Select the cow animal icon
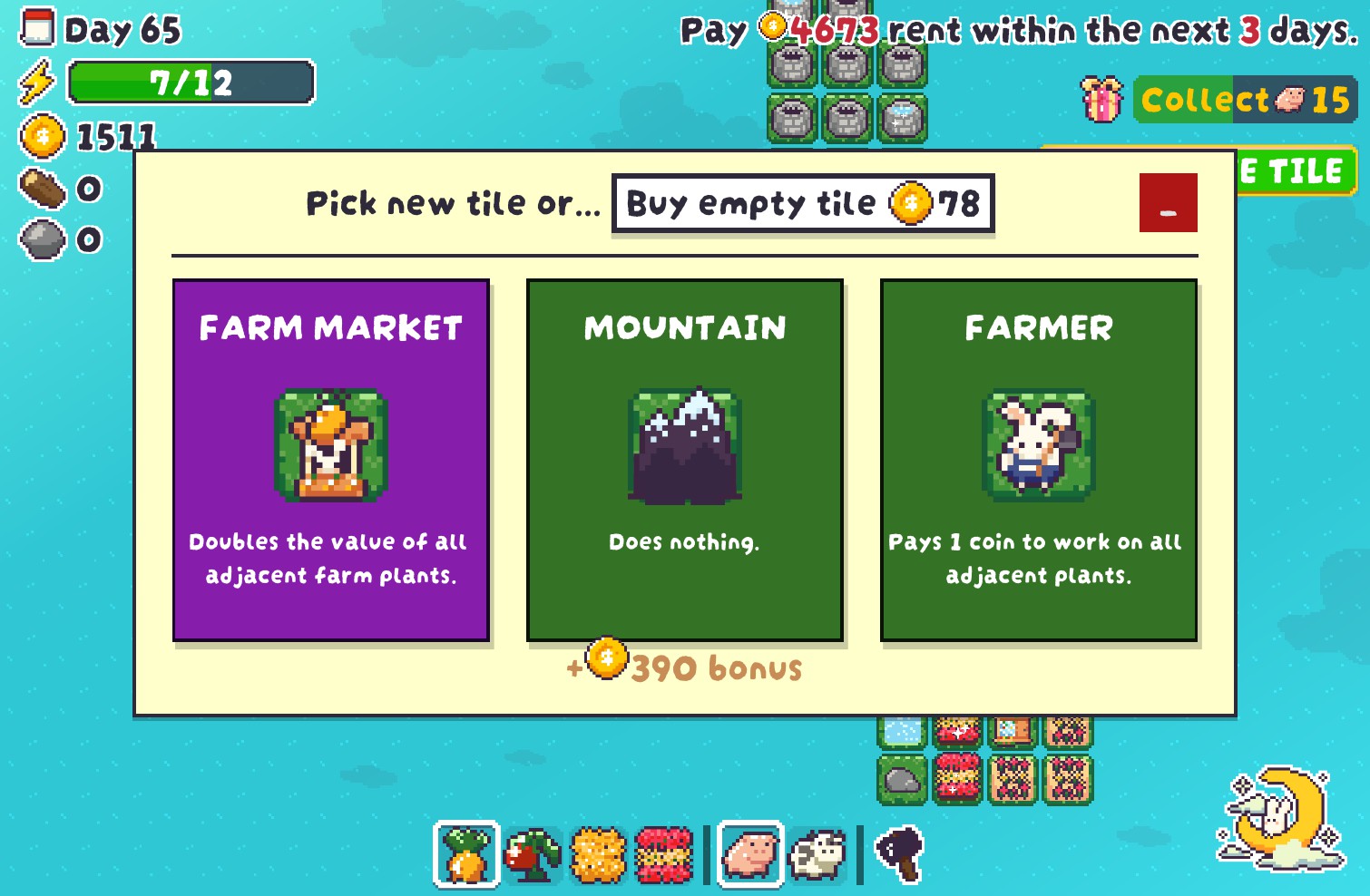The width and height of the screenshot is (1370, 896). (816, 853)
